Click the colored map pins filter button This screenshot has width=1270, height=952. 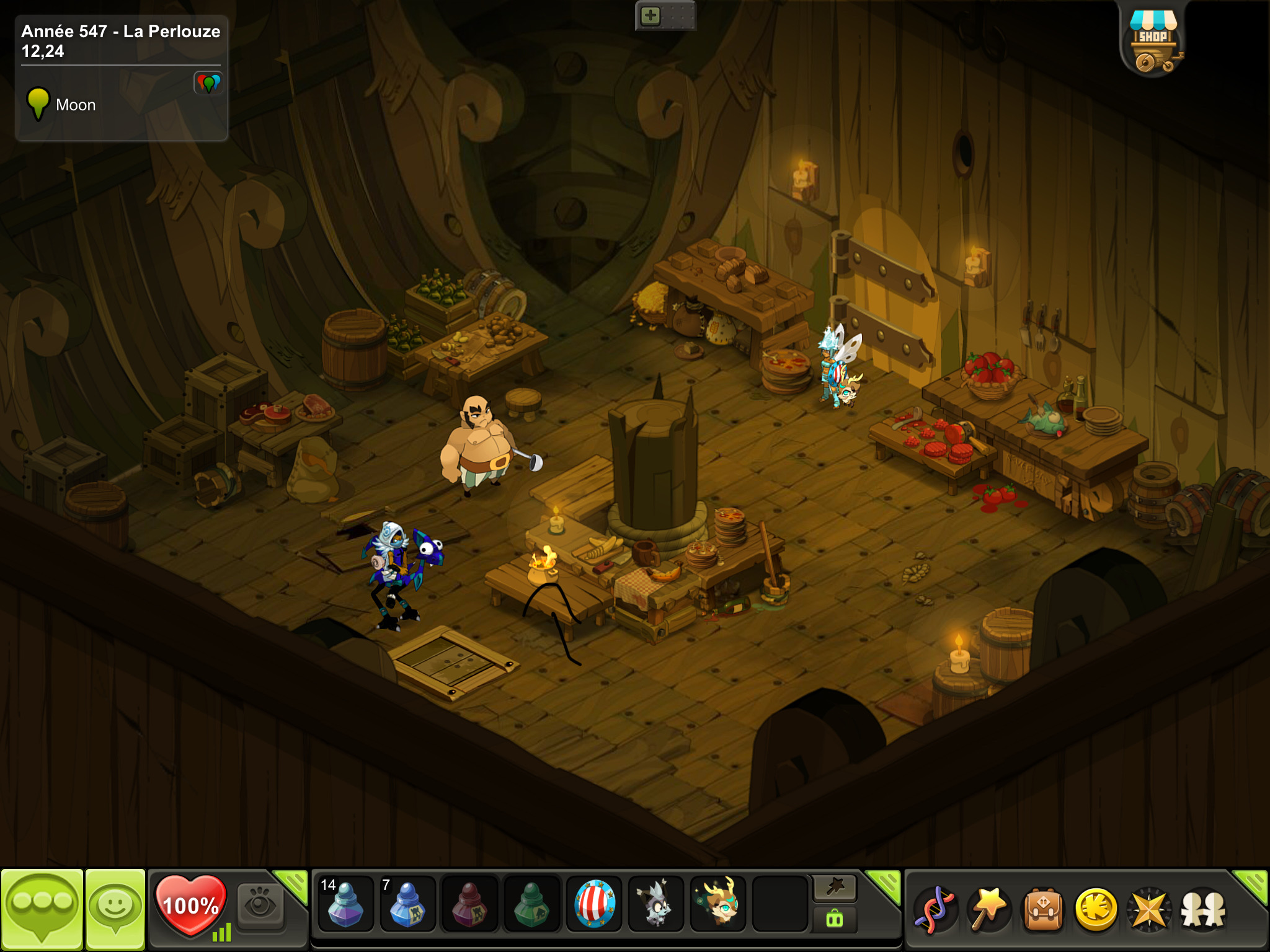click(208, 82)
